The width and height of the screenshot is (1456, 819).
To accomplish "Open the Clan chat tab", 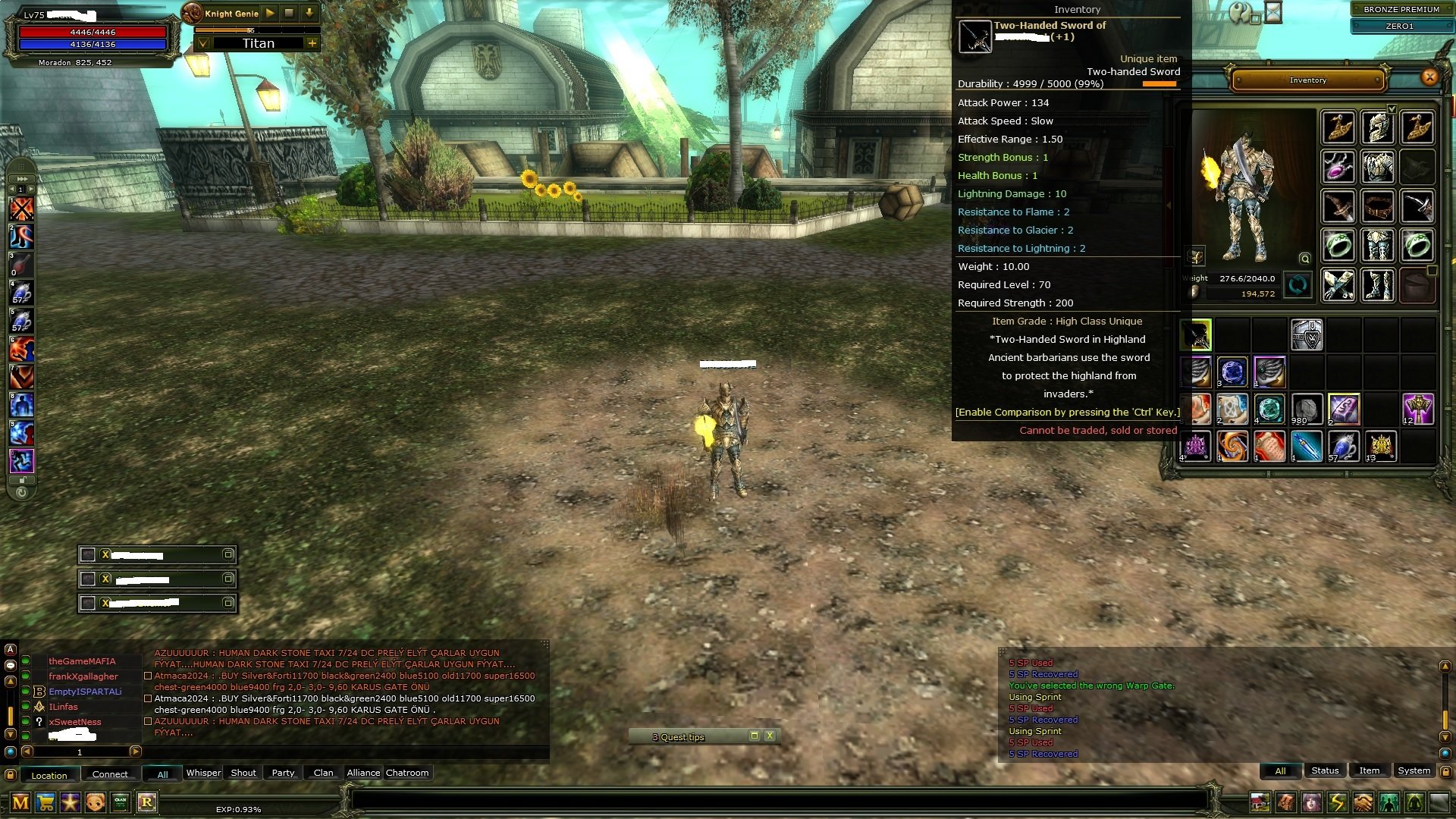I will (323, 773).
